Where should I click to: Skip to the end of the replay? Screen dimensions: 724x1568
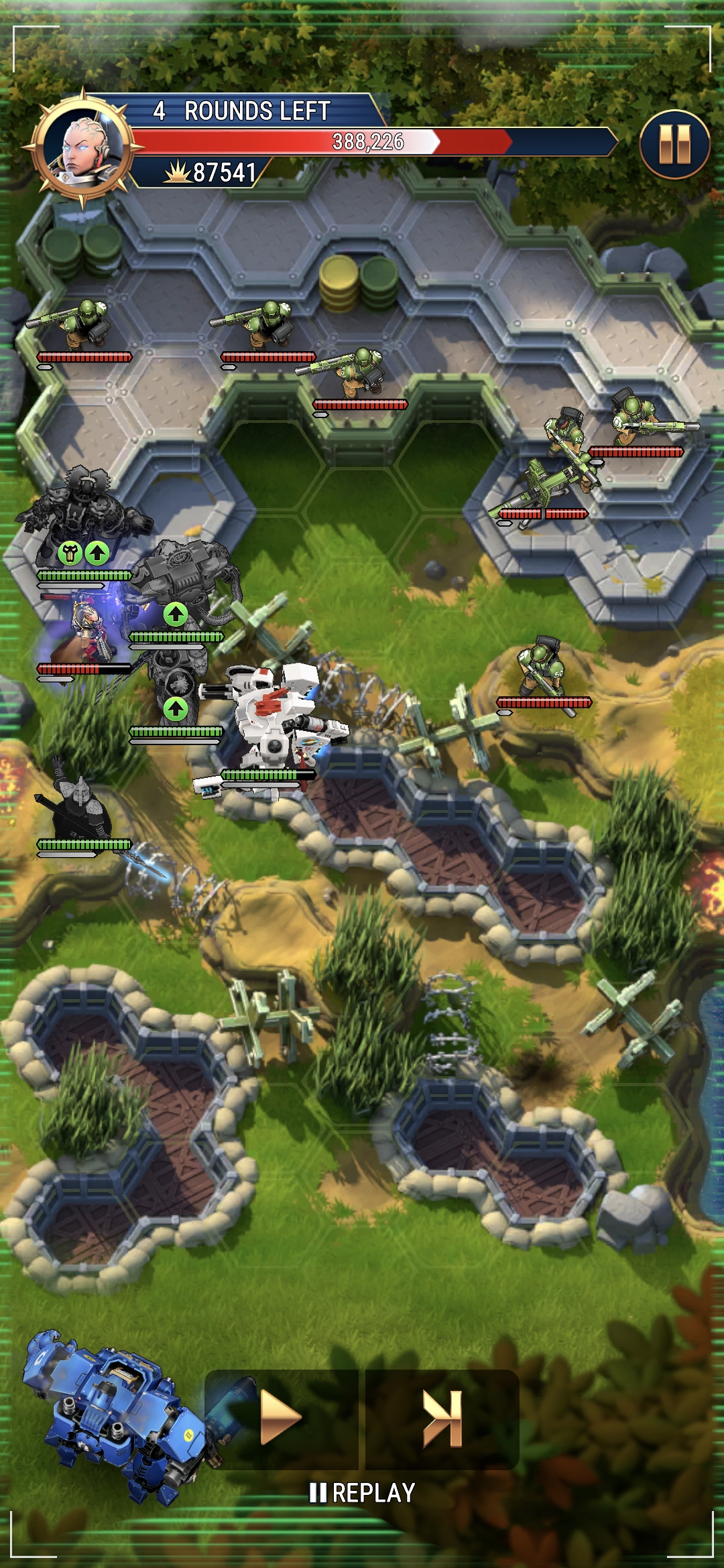(x=442, y=1417)
